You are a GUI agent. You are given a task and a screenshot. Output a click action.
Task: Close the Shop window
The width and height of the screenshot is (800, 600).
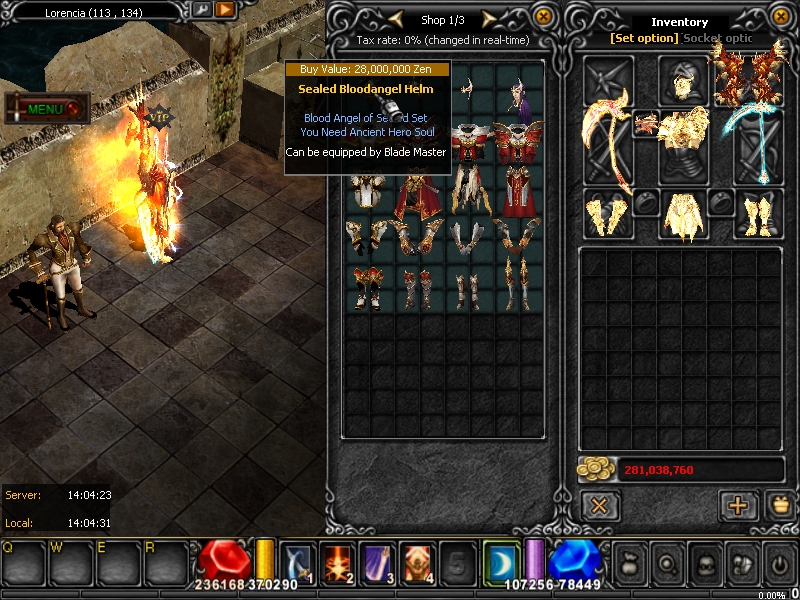pos(543,17)
